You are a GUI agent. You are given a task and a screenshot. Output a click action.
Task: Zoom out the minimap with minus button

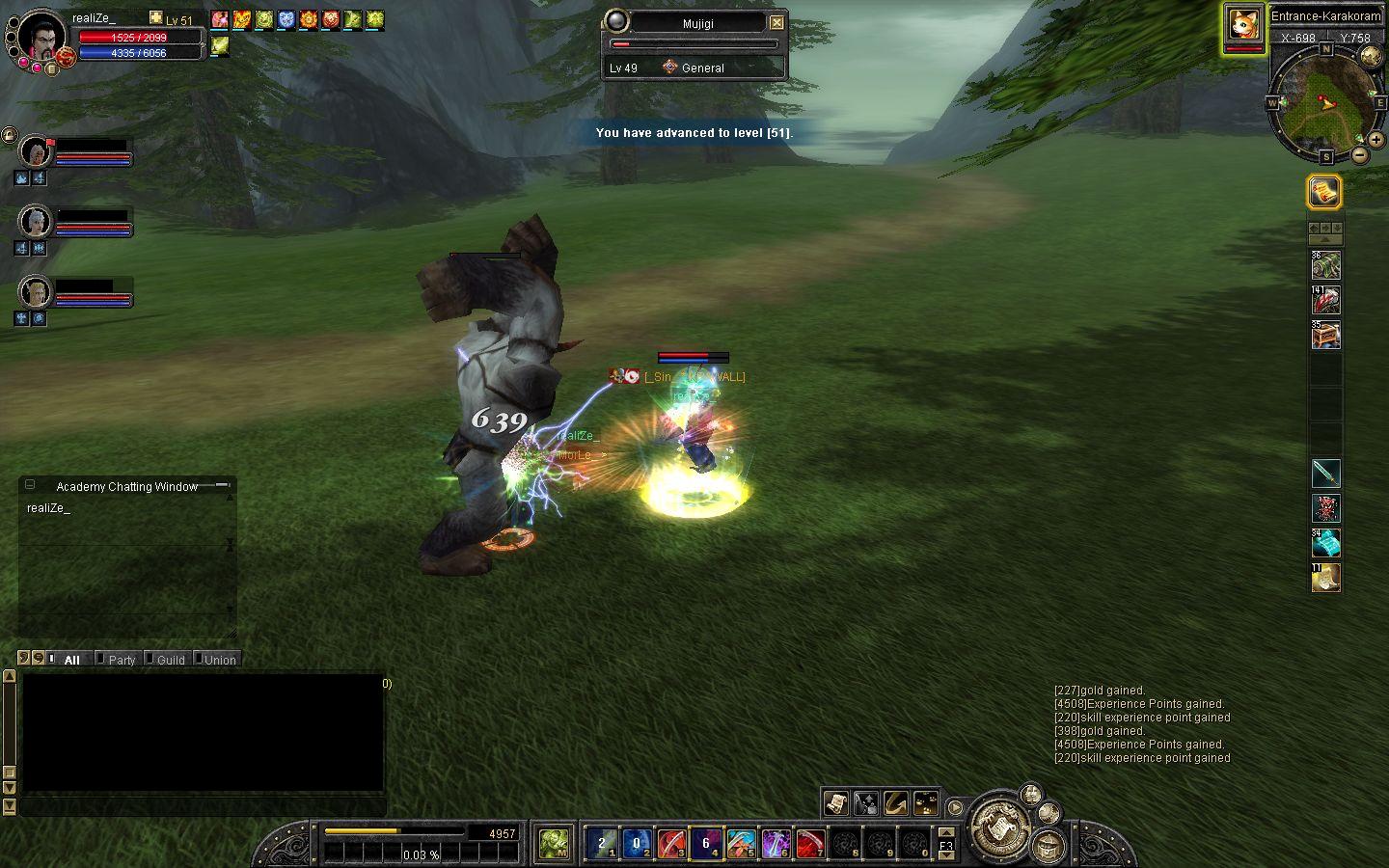pyautogui.click(x=1360, y=154)
